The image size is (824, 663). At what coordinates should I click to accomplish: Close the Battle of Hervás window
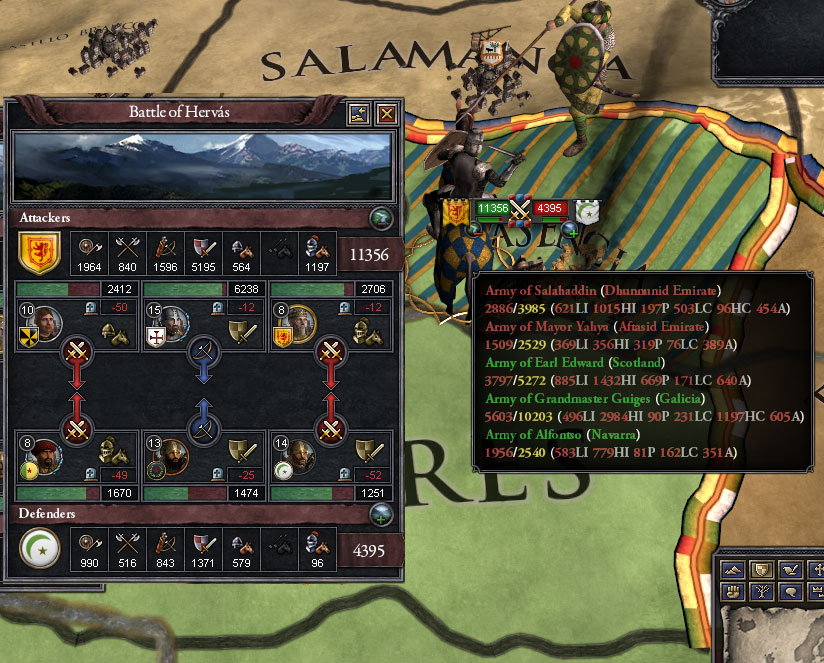tap(386, 114)
